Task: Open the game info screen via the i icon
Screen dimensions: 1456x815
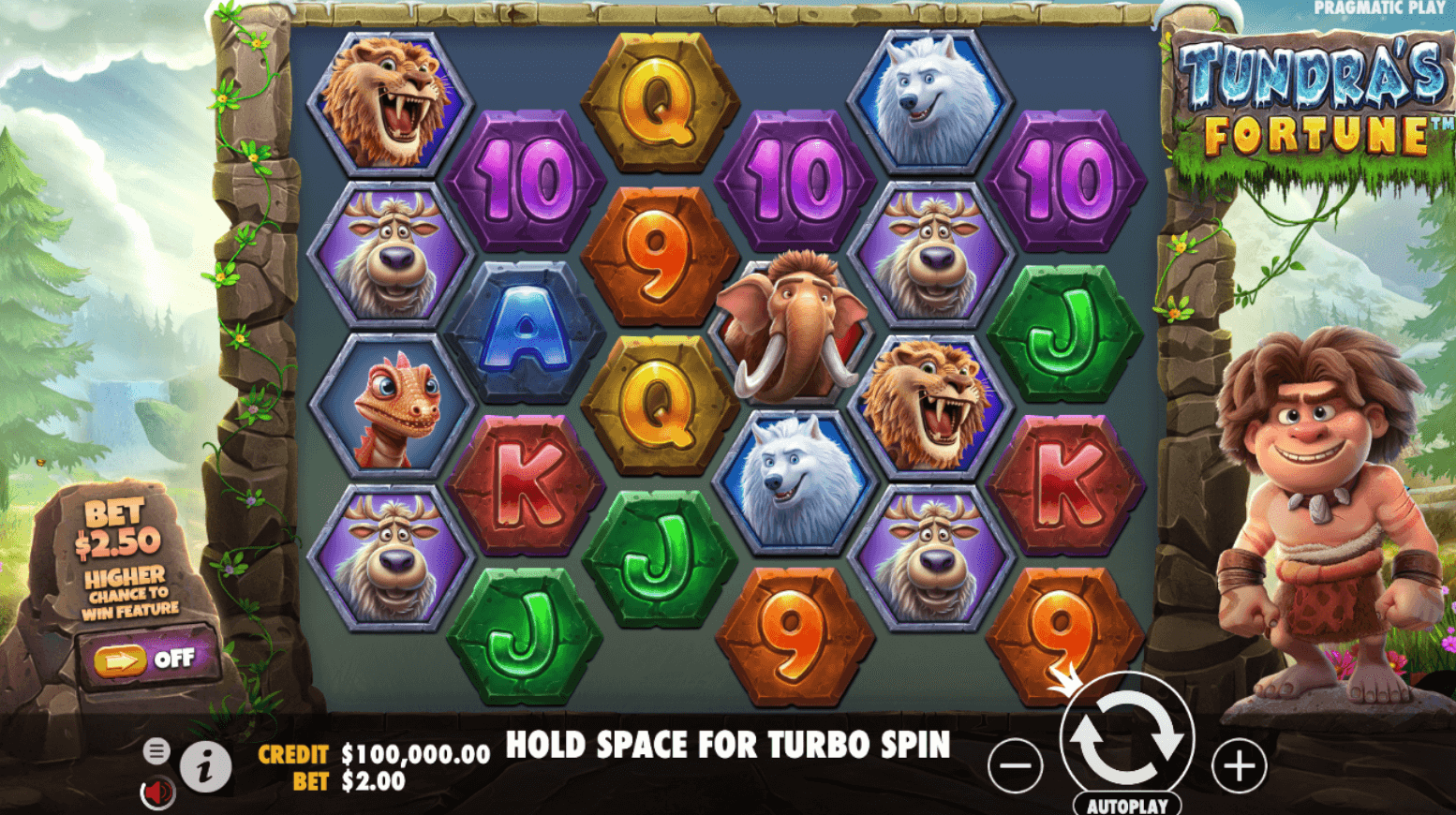Action: [x=205, y=764]
